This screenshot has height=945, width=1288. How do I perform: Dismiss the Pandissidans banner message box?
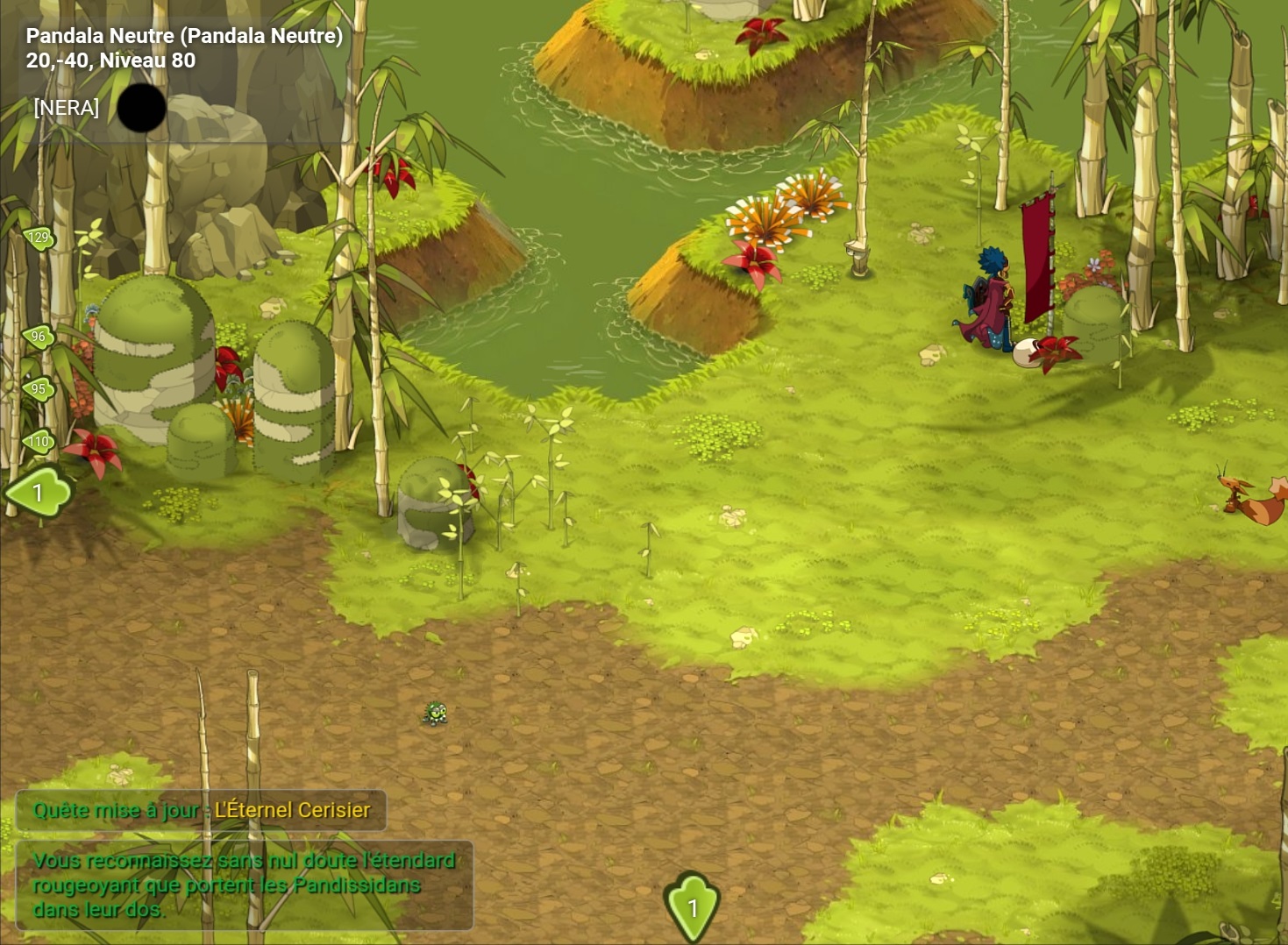(x=244, y=885)
